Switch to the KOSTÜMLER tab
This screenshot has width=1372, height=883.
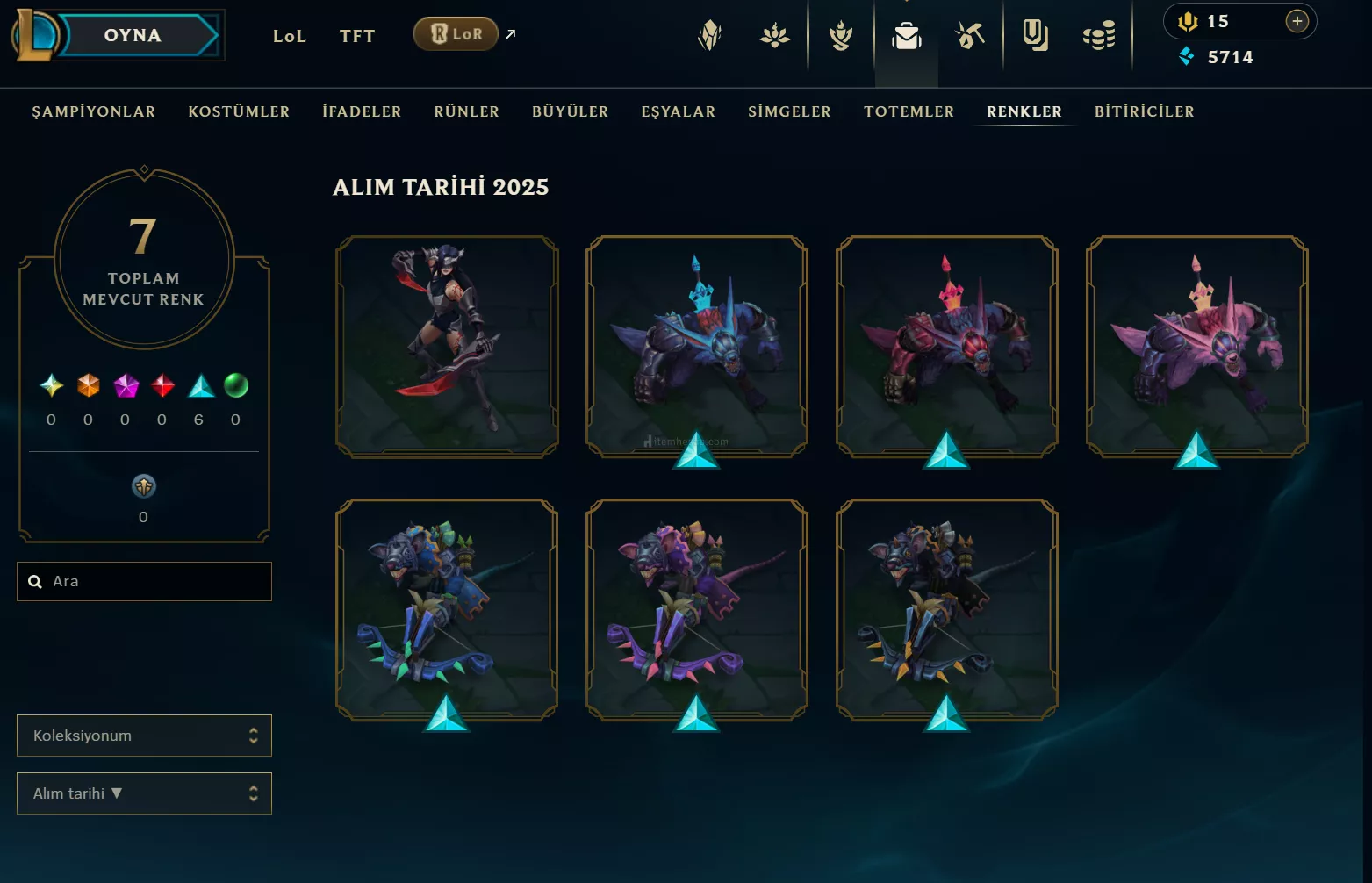point(239,111)
